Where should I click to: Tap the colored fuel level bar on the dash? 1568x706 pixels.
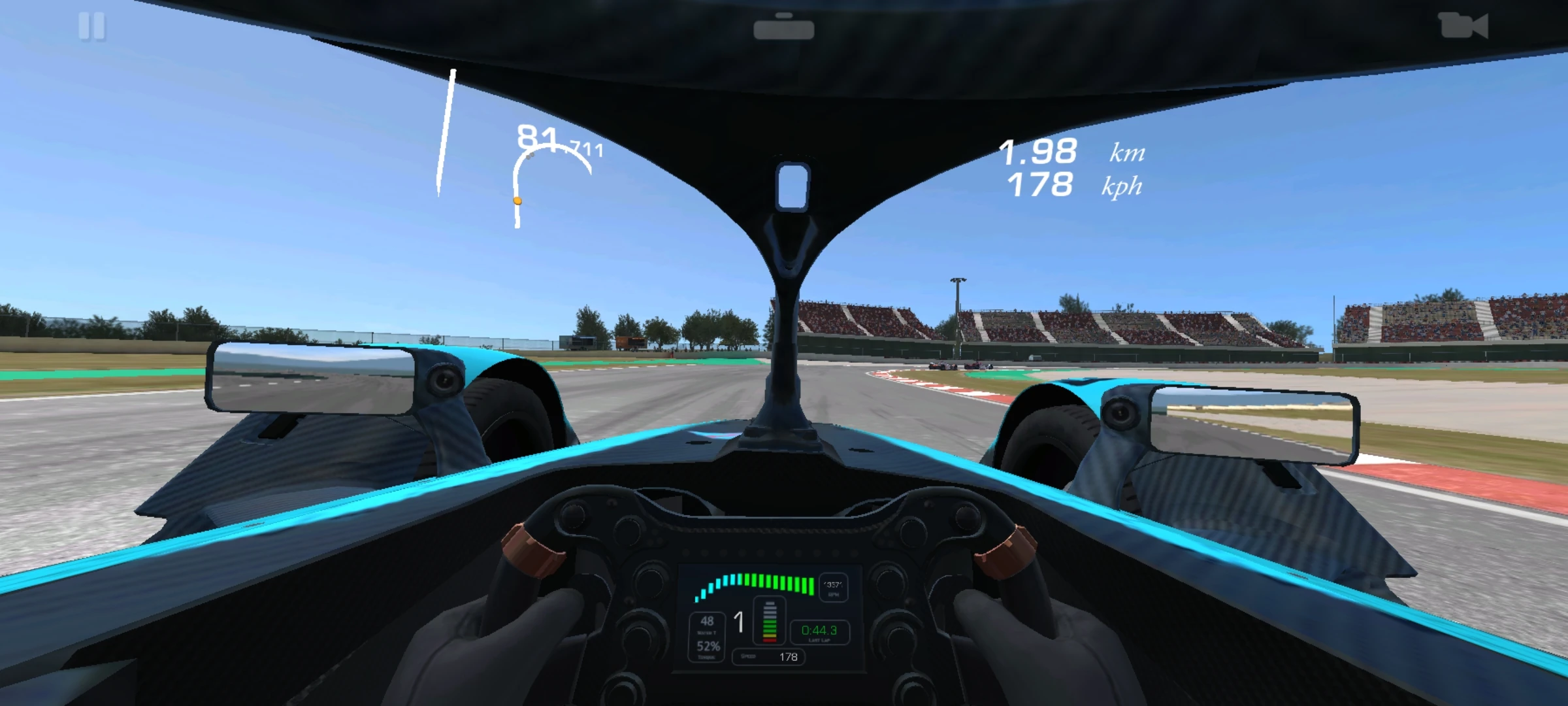pyautogui.click(x=769, y=621)
